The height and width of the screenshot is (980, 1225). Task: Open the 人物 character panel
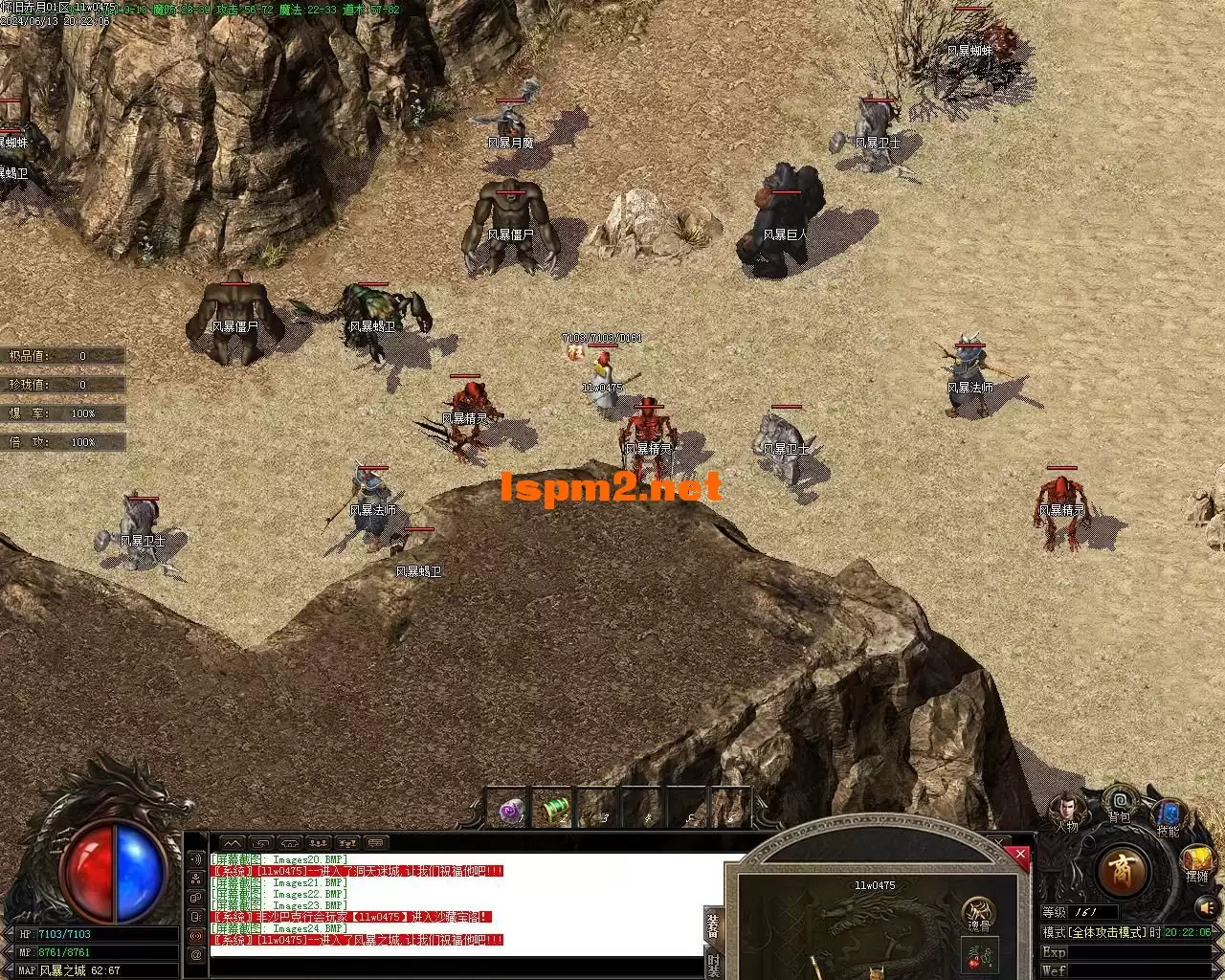1068,812
